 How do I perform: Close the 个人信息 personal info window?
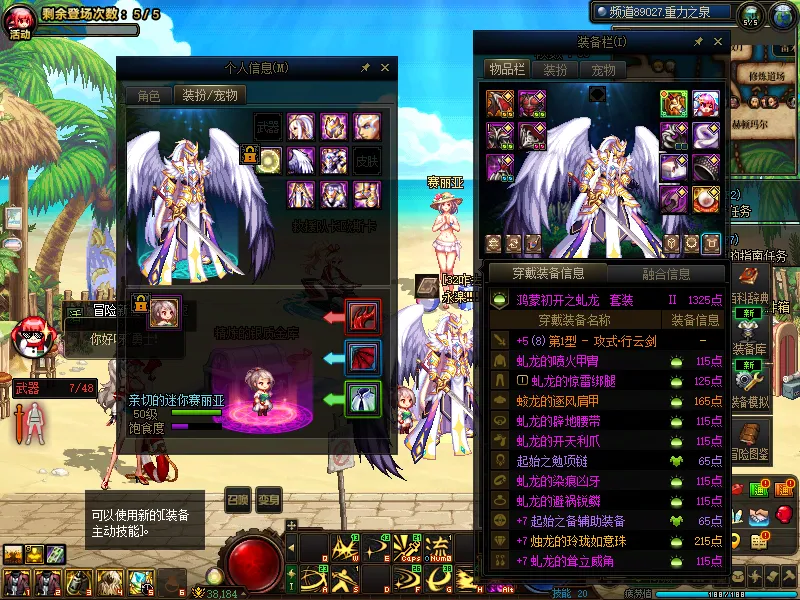point(385,68)
